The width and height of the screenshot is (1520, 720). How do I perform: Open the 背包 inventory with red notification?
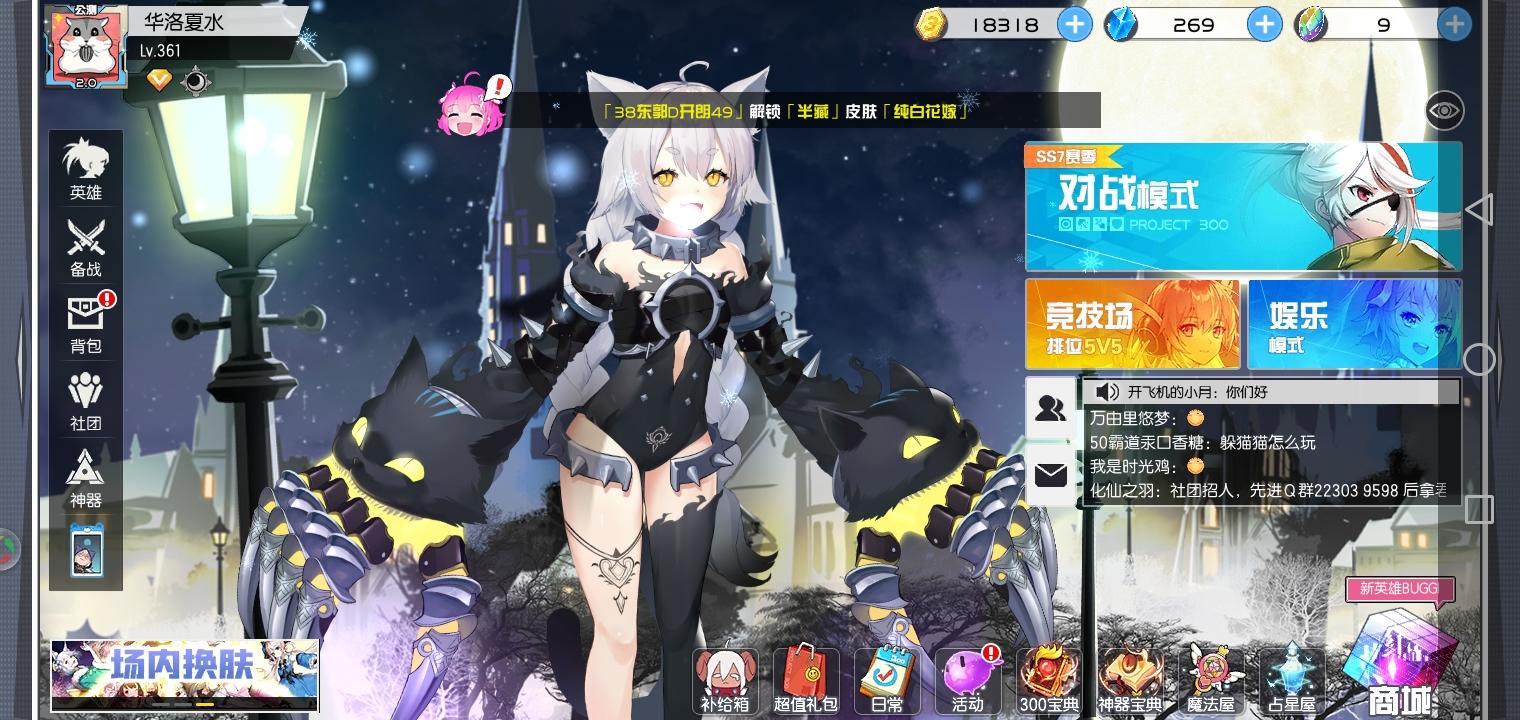pyautogui.click(x=86, y=323)
